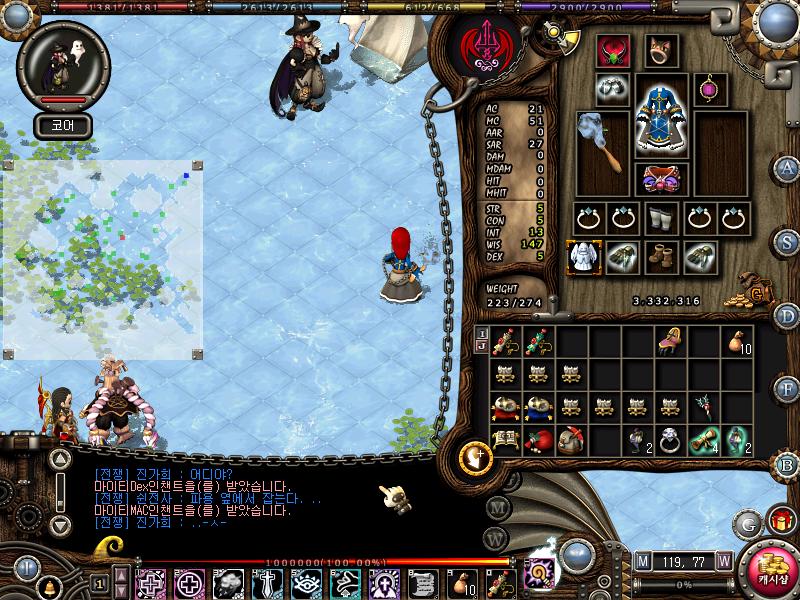
Task: Select the cat mask helmet slot
Action: 661,50
